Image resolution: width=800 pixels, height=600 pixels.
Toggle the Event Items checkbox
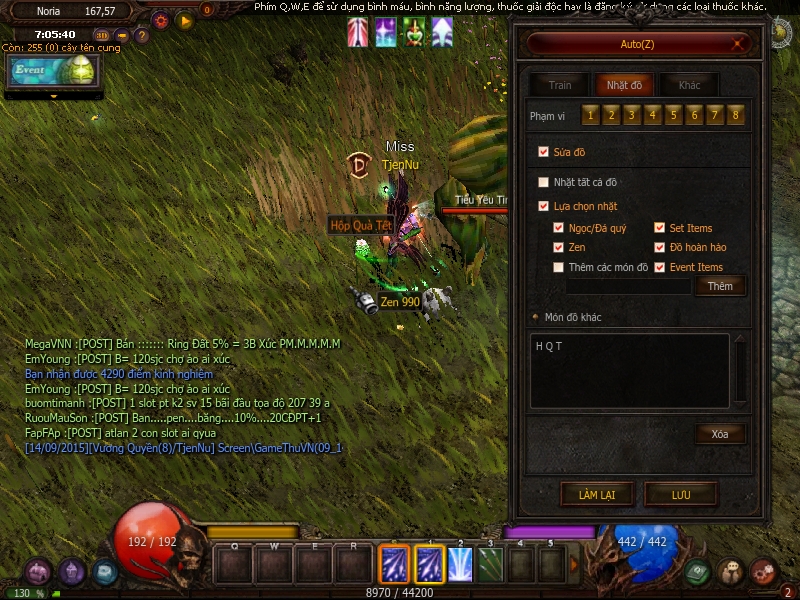pos(660,267)
